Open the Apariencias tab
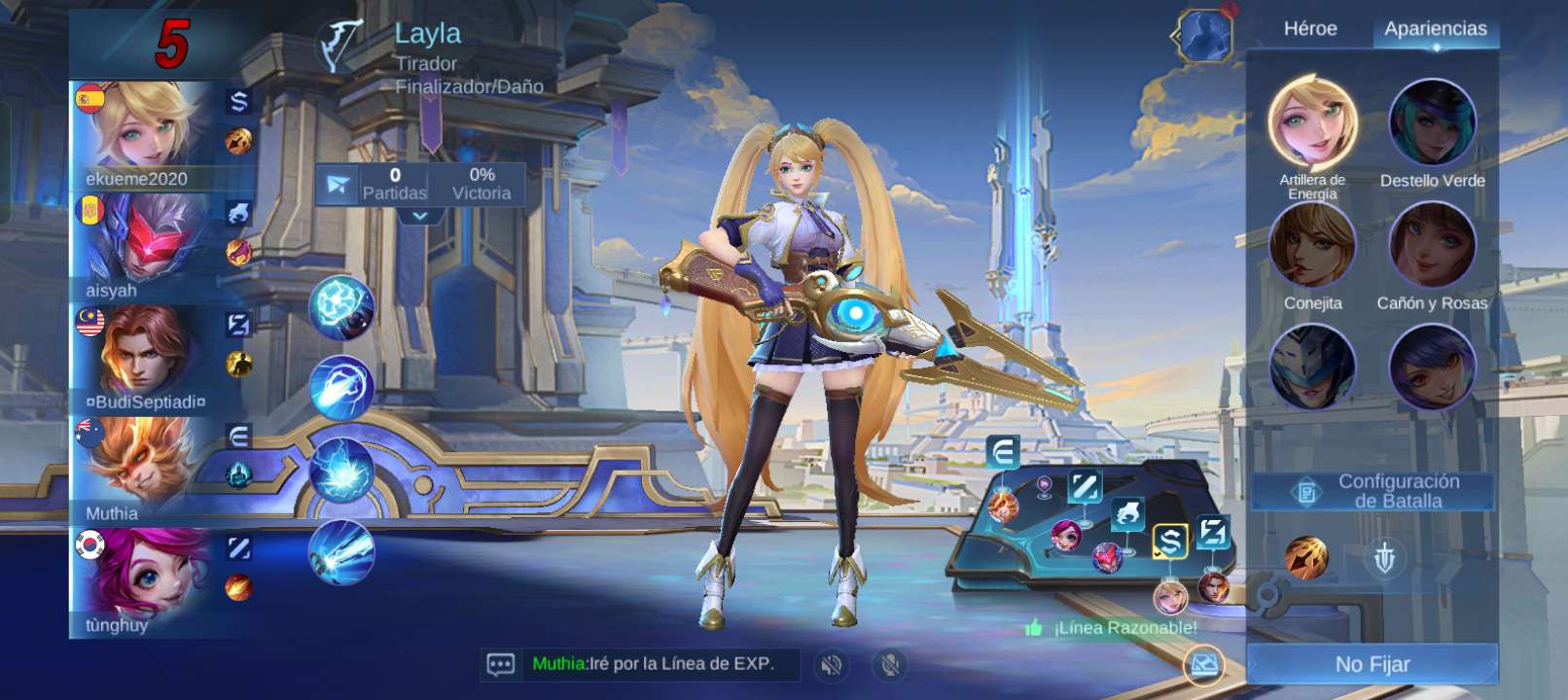The height and width of the screenshot is (700, 1568). pyautogui.click(x=1435, y=29)
